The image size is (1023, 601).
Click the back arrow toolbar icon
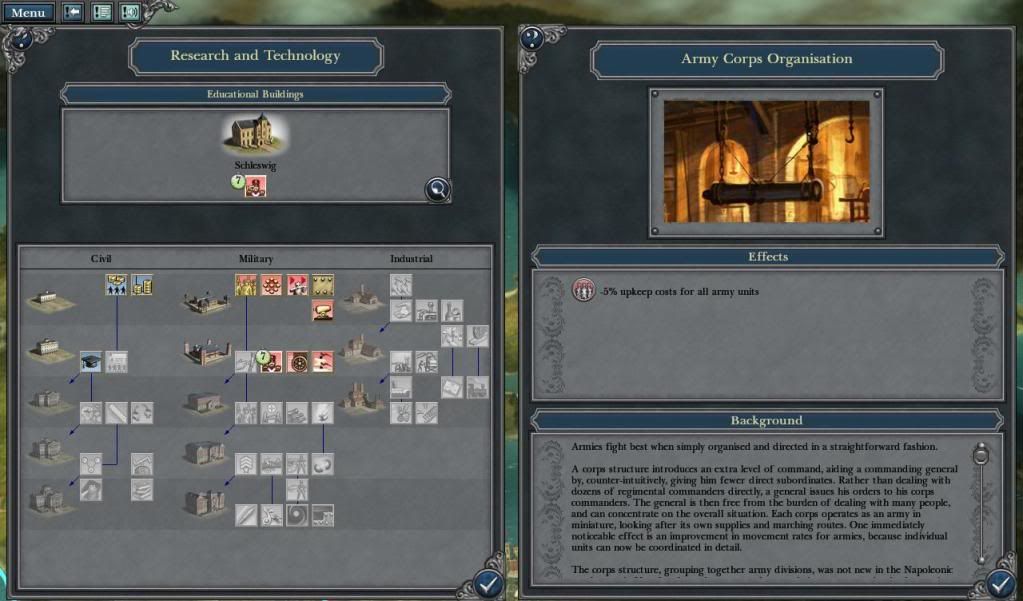tap(73, 13)
